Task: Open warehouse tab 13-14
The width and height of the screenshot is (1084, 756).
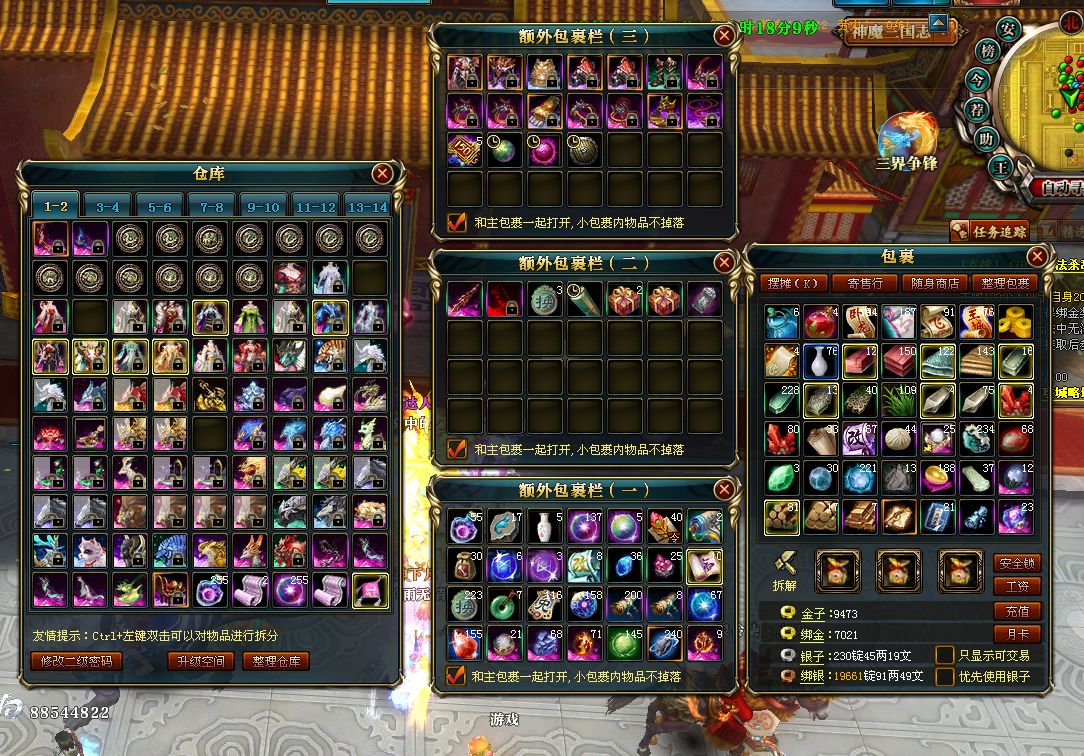Action: click(x=366, y=207)
